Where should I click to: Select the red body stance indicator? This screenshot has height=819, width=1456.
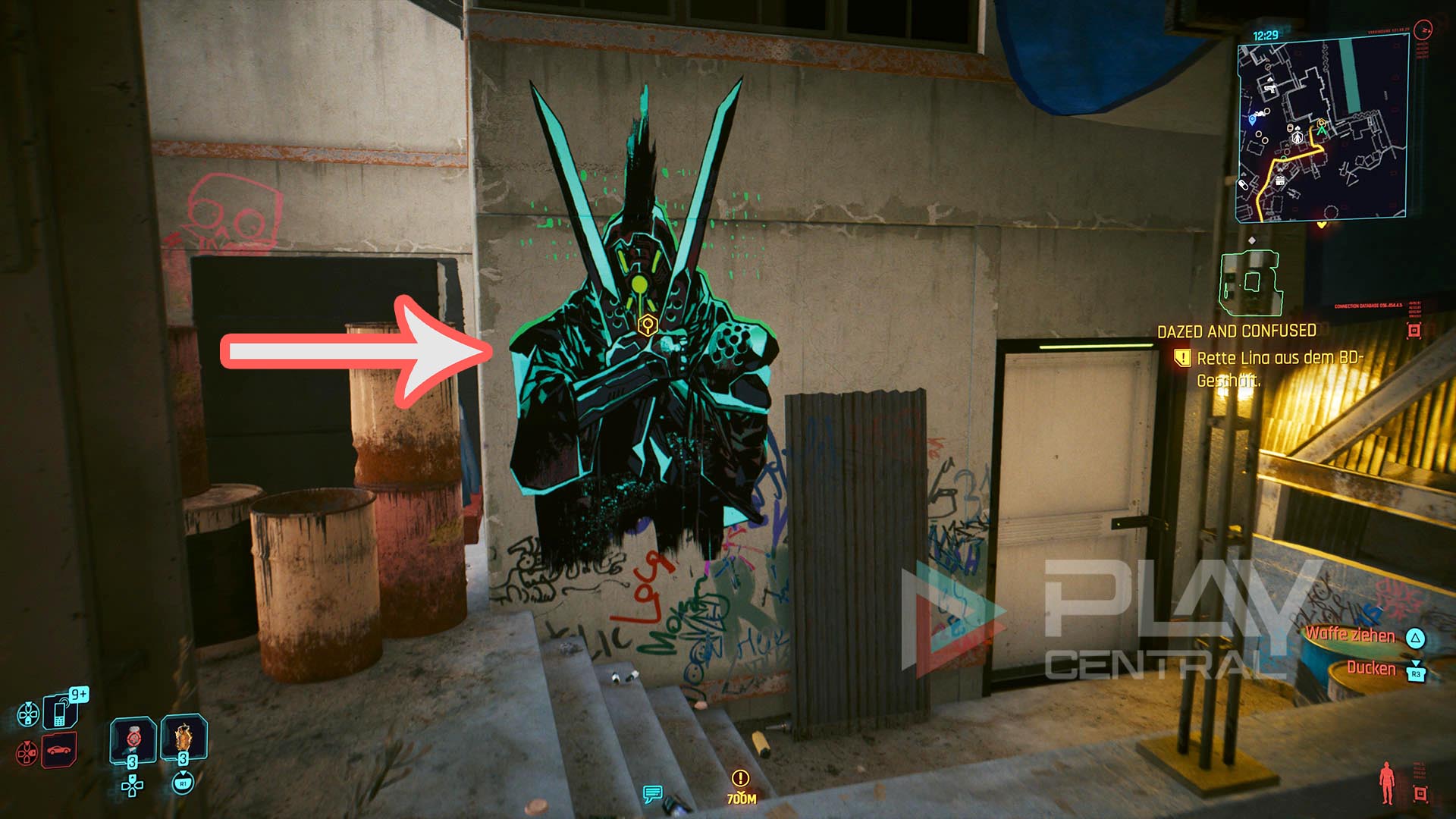pyautogui.click(x=1387, y=783)
